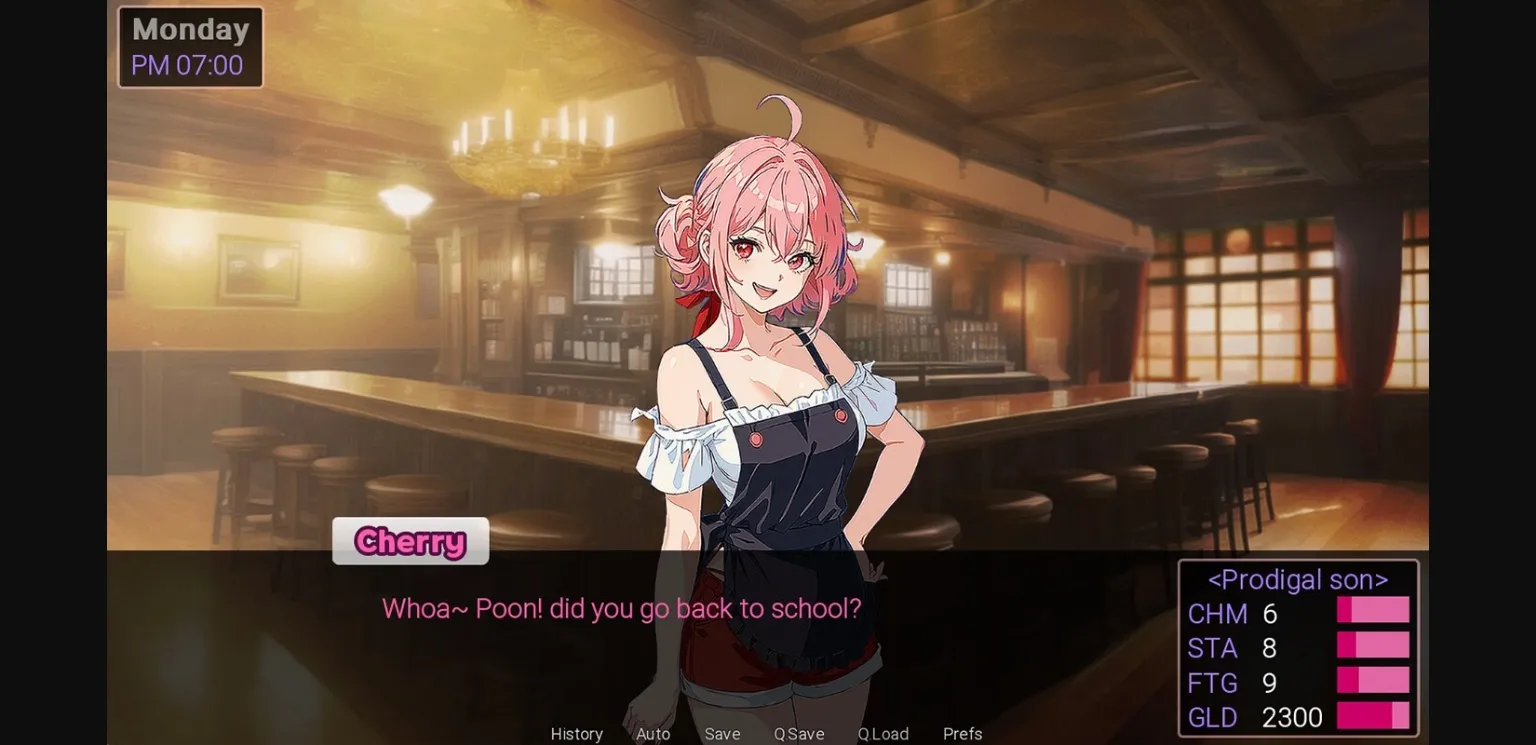The width and height of the screenshot is (1536, 745).
Task: Select the <Prodigal son> status title
Action: [1296, 579]
